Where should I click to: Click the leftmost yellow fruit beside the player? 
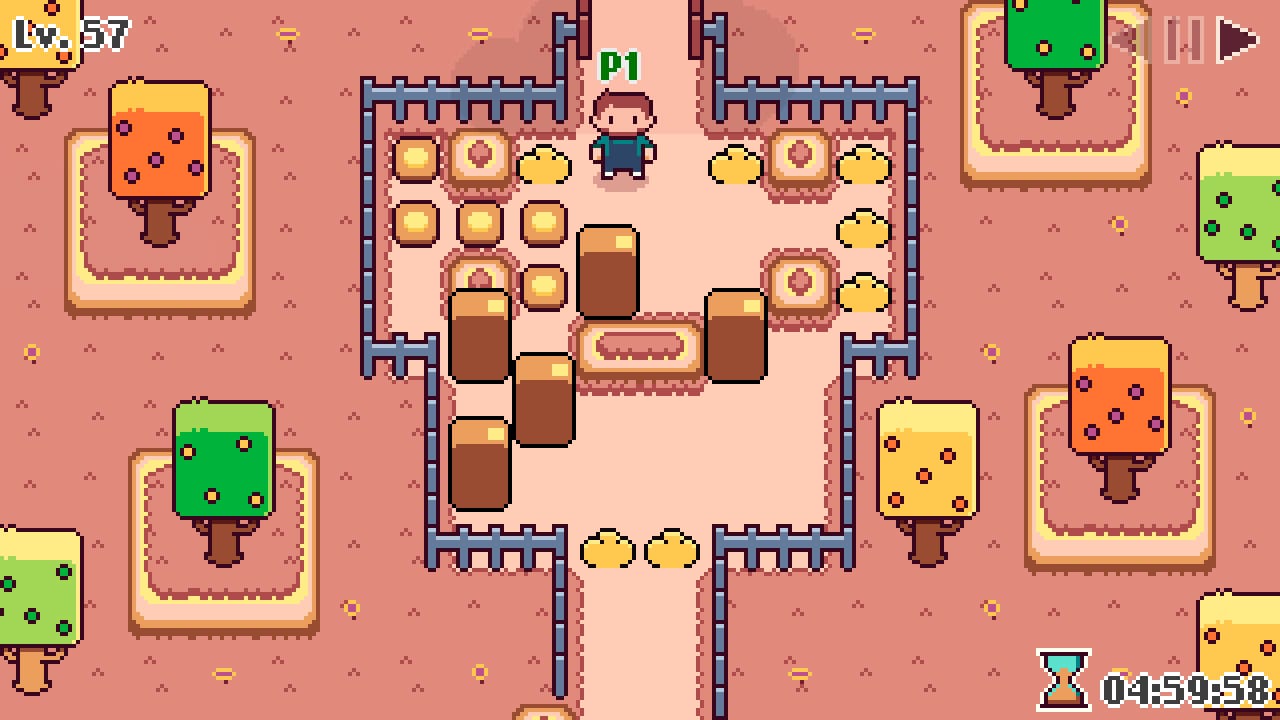546,167
